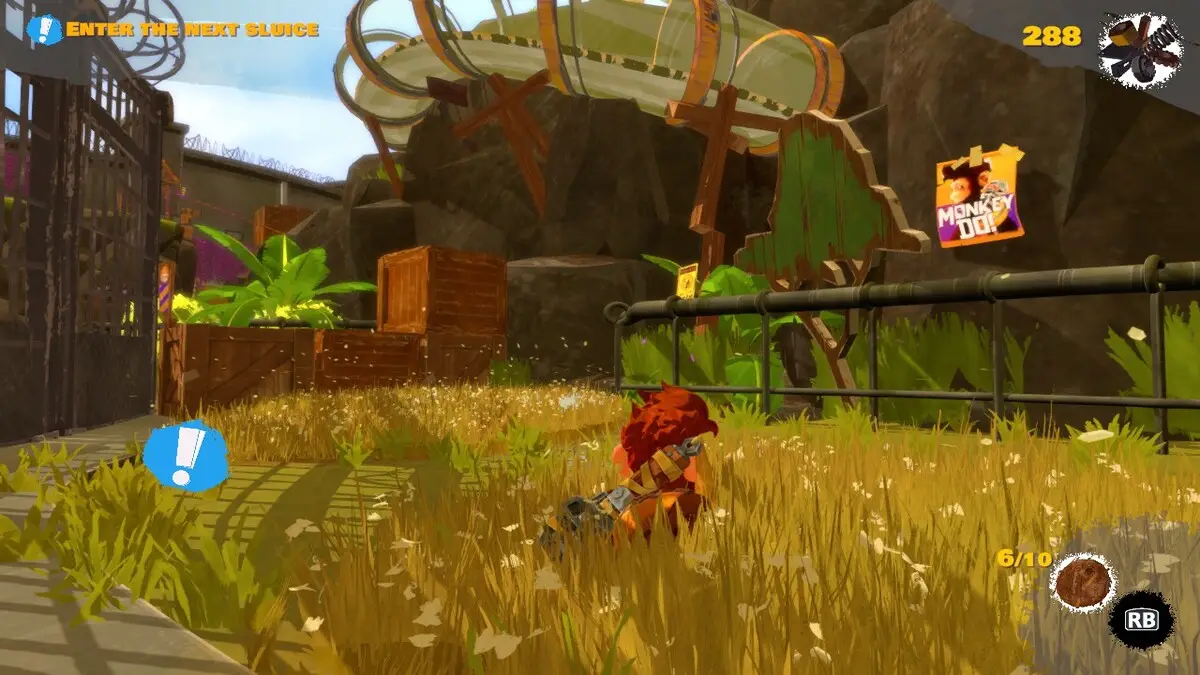Click the exclamation icon beside the objective text

point(44,30)
